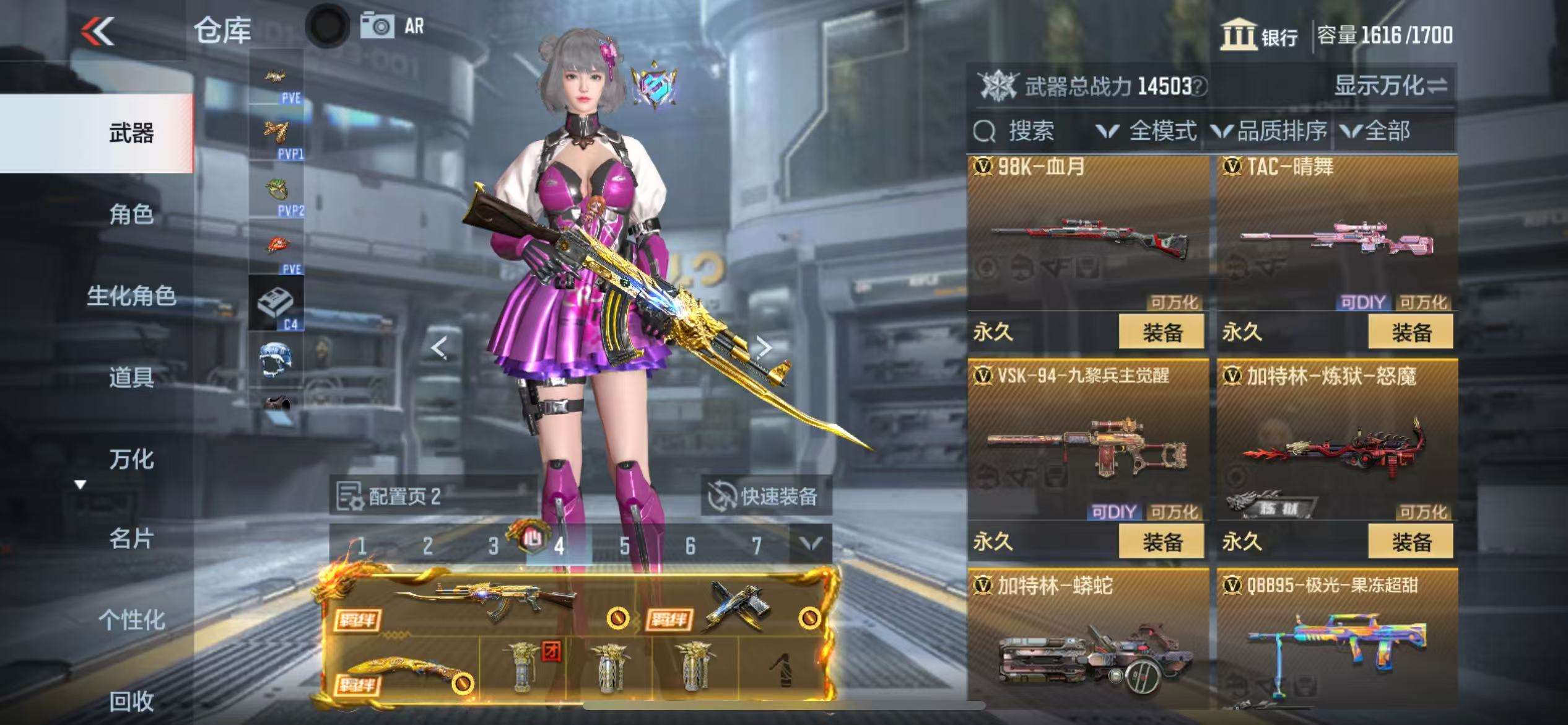Open the 个性化 tab
This screenshot has width=1568, height=725.
coord(131,620)
